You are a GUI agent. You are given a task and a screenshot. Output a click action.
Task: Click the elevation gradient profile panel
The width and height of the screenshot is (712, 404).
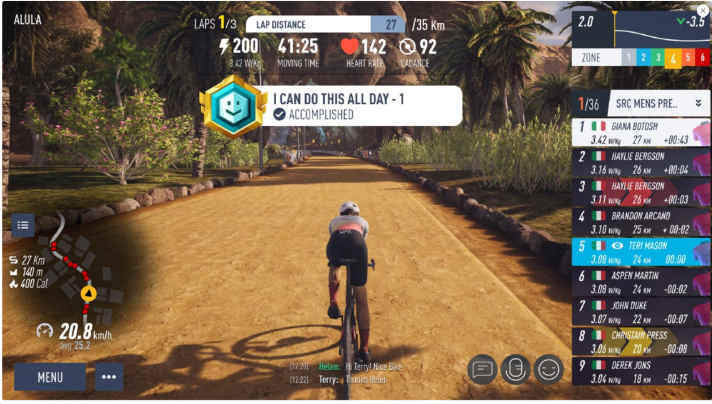click(640, 26)
